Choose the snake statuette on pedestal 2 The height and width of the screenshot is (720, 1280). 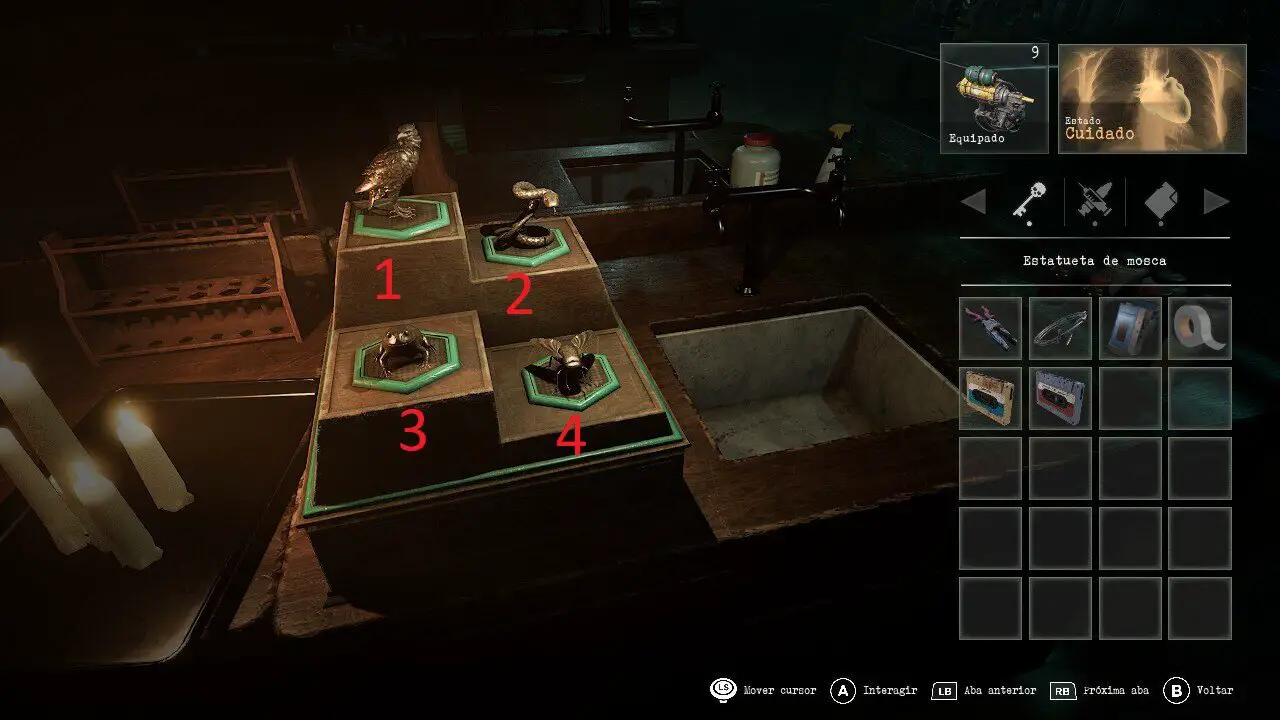pyautogui.click(x=522, y=220)
